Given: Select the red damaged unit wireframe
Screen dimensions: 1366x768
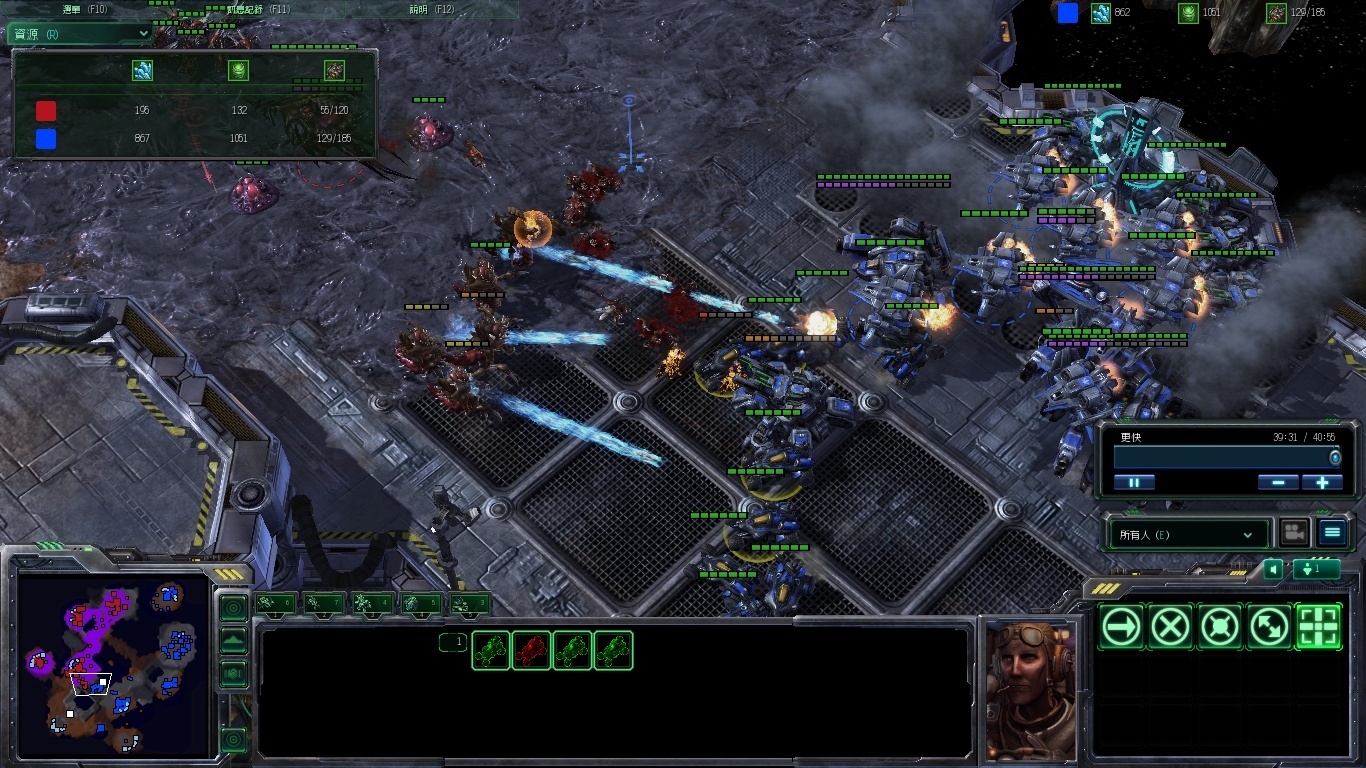Looking at the screenshot, I should (x=531, y=651).
